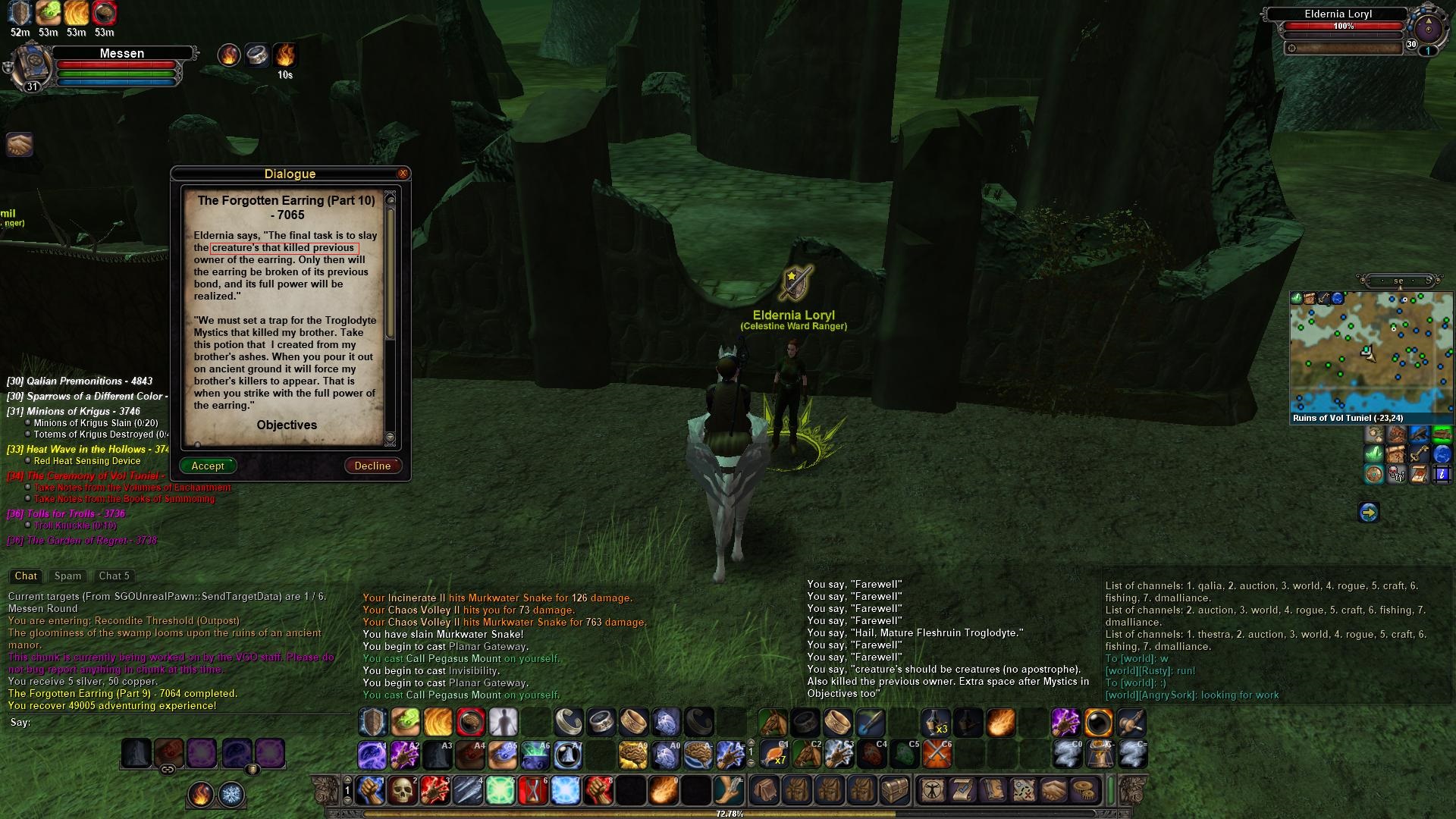Open the handshake social icon on bottom bar
The height and width of the screenshot is (819, 1456).
(x=1053, y=790)
